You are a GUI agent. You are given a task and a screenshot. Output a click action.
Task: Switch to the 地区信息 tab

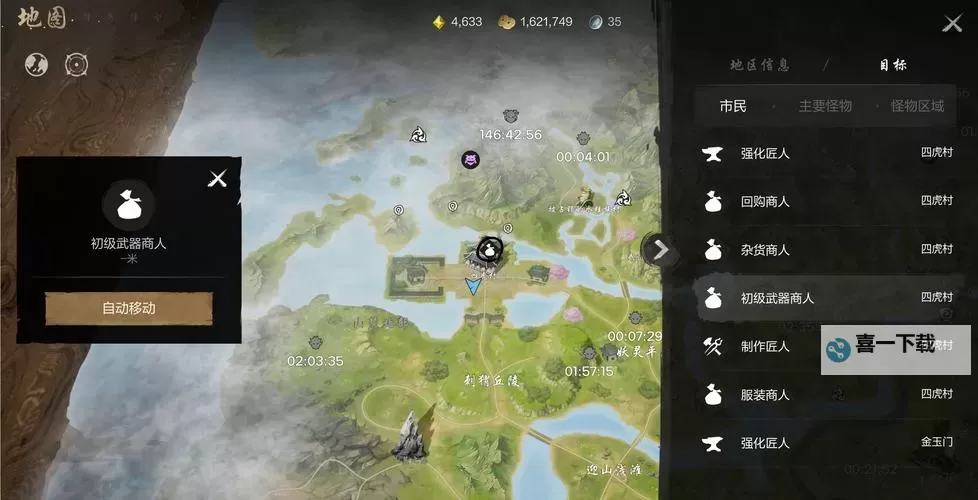click(x=760, y=65)
